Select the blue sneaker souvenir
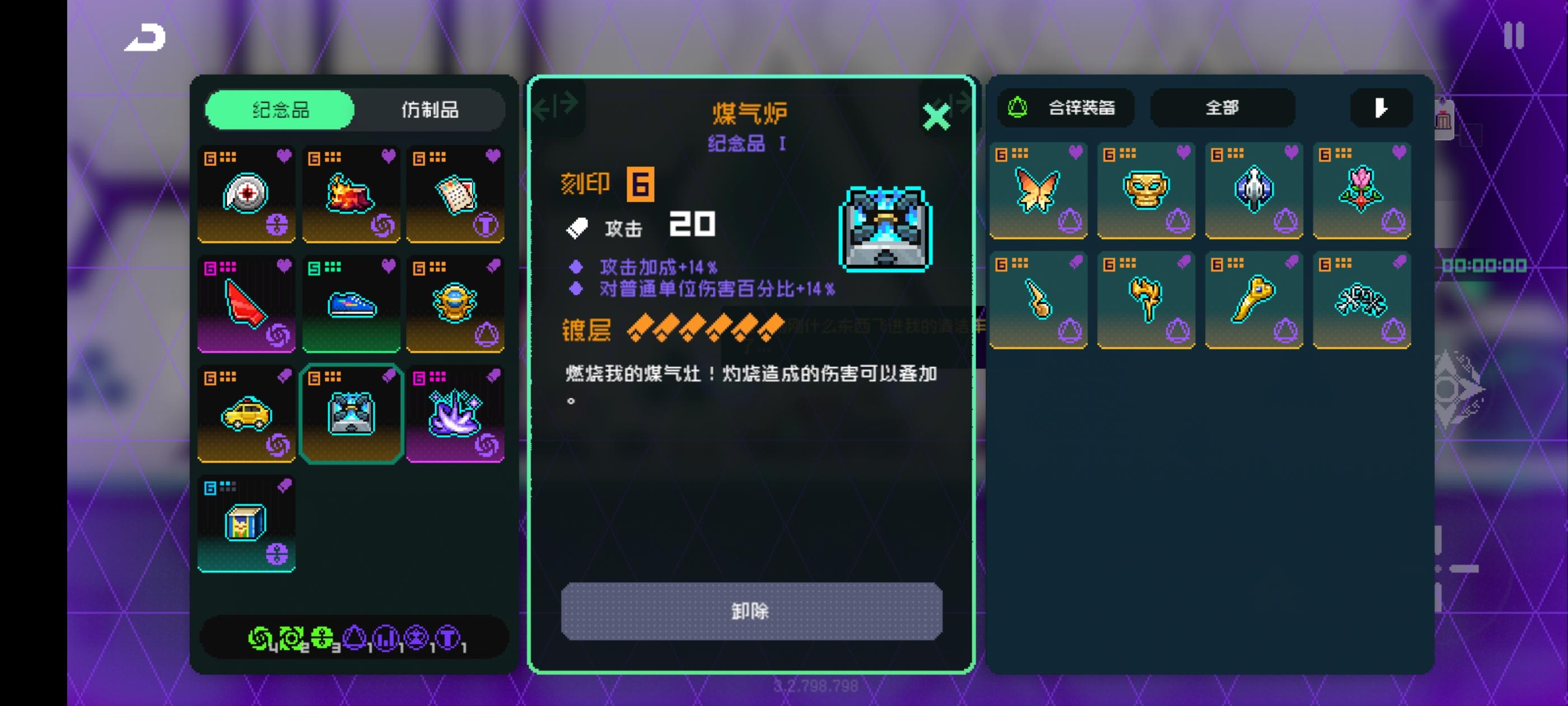Image resolution: width=1568 pixels, height=706 pixels. [351, 305]
